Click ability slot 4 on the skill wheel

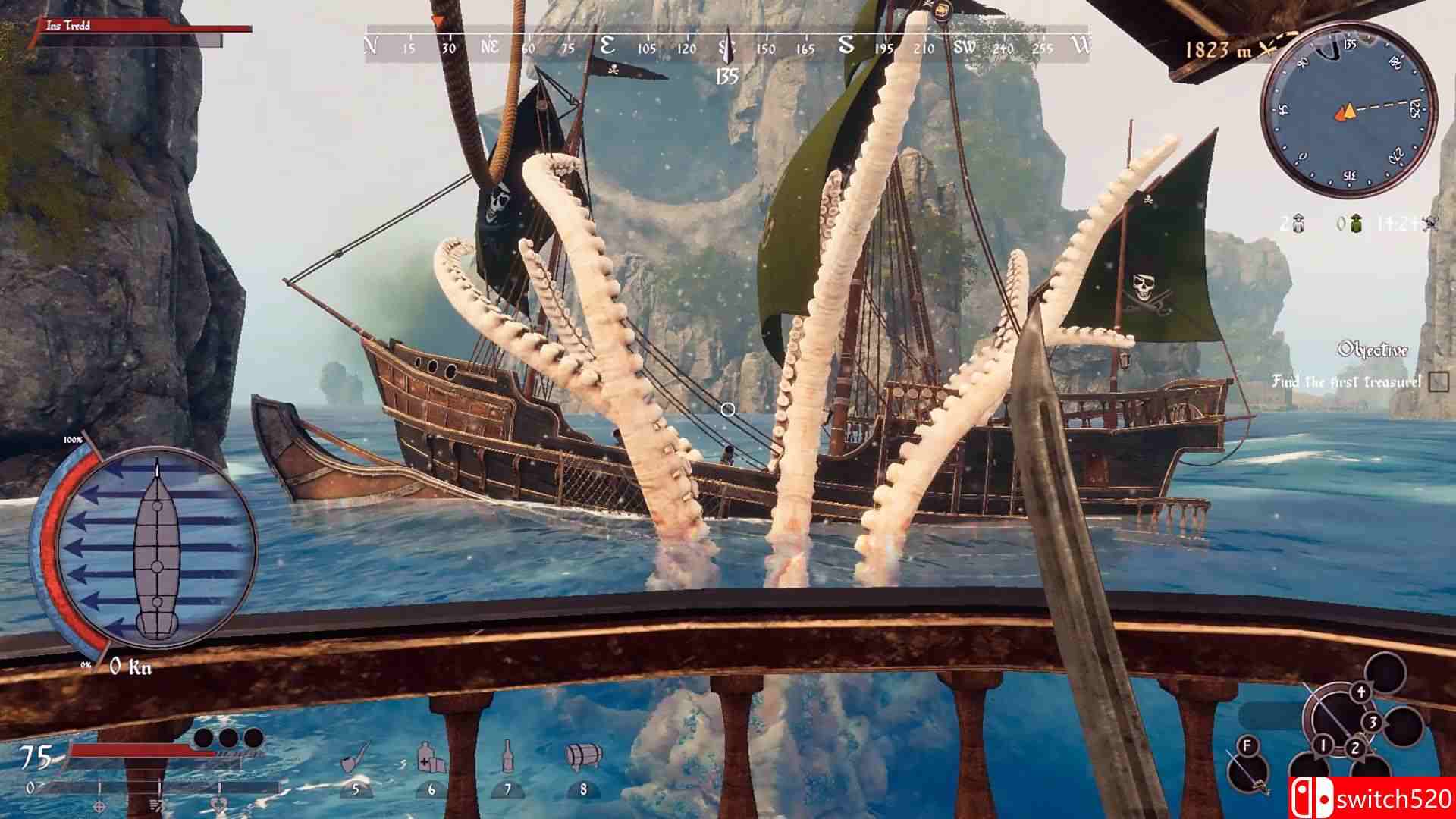[x=1360, y=692]
